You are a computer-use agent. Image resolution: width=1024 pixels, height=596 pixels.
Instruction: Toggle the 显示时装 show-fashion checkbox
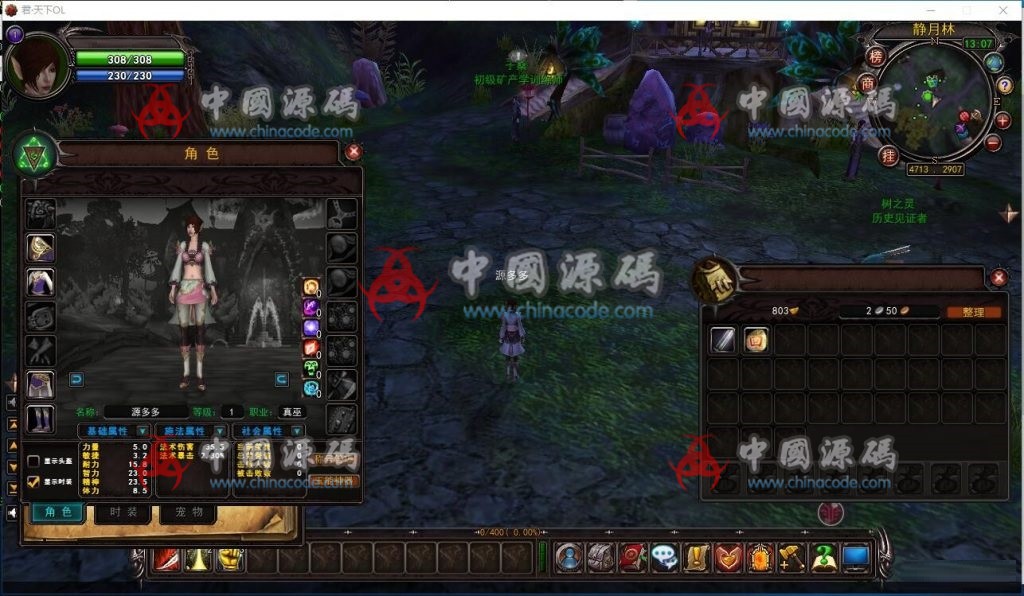pyautogui.click(x=34, y=481)
